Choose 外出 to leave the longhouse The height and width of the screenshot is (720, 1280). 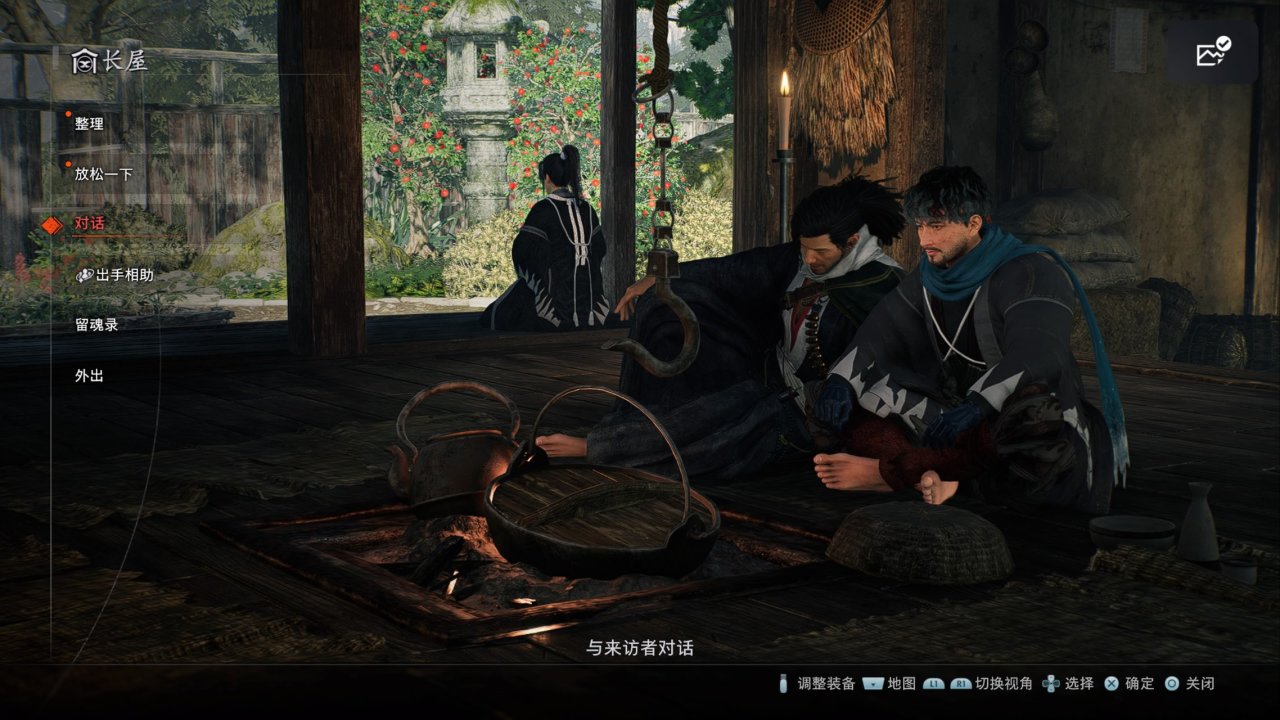89,376
